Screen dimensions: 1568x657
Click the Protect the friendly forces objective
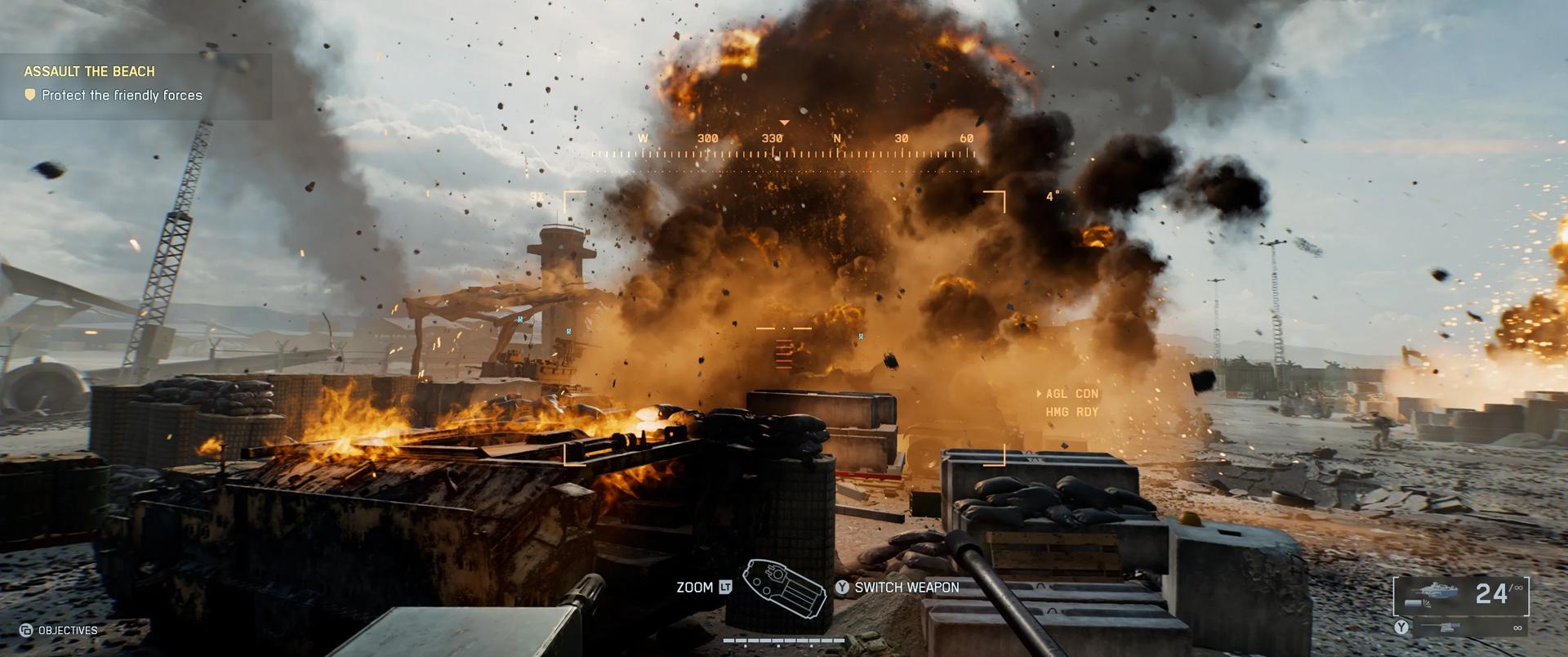click(122, 96)
